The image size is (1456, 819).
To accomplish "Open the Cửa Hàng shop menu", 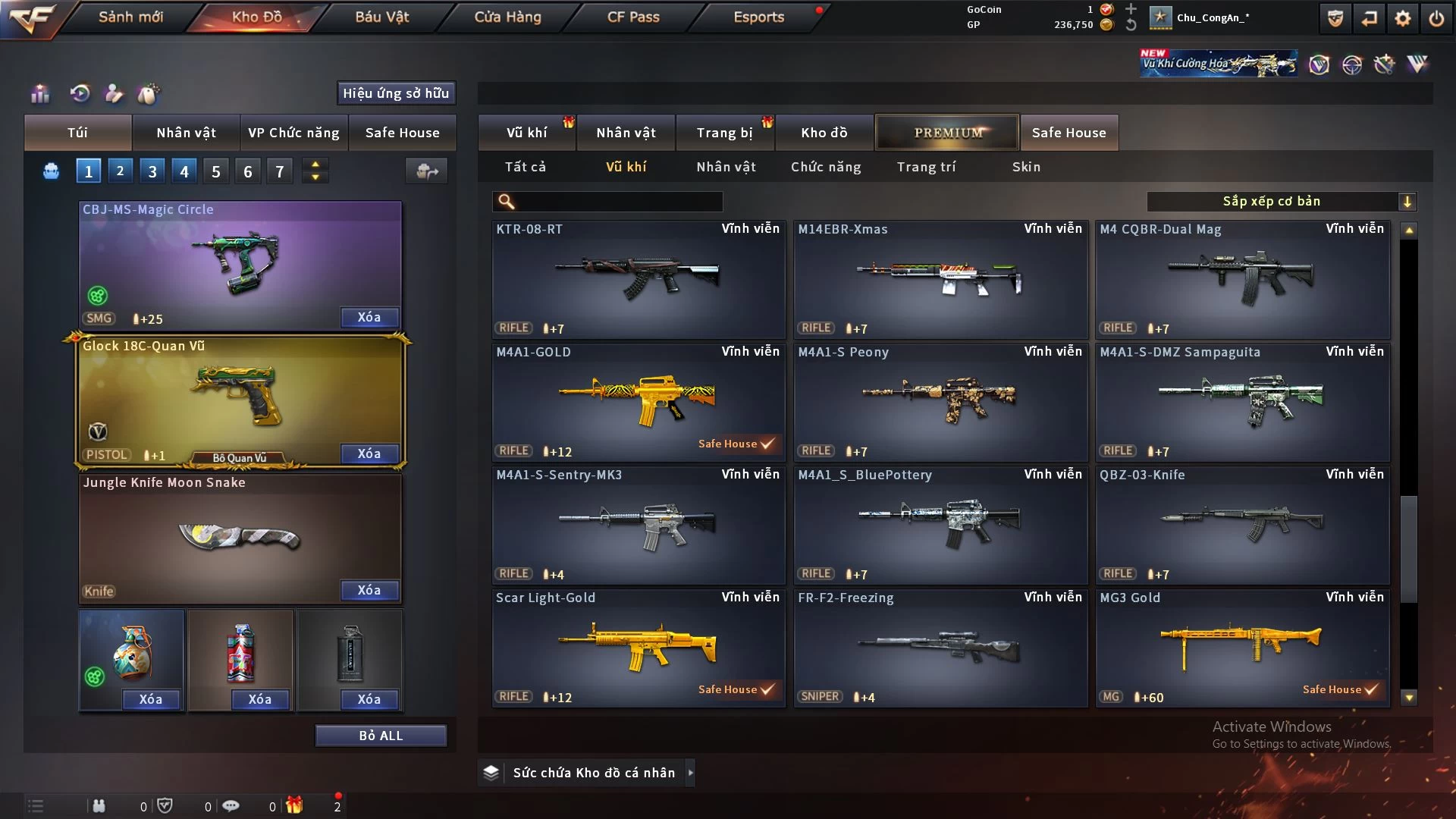I will click(x=507, y=17).
